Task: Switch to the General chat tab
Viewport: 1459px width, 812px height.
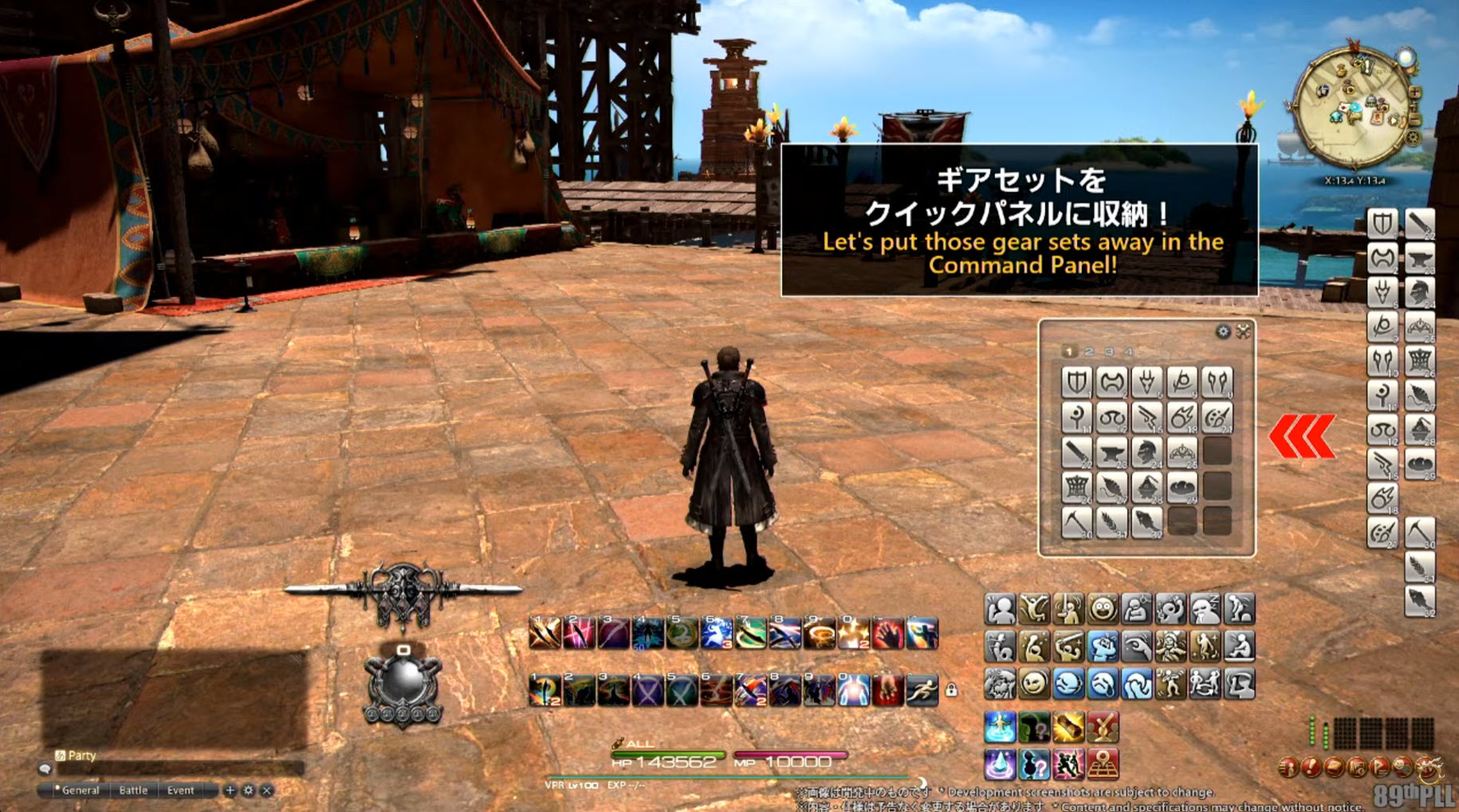Action: [79, 790]
